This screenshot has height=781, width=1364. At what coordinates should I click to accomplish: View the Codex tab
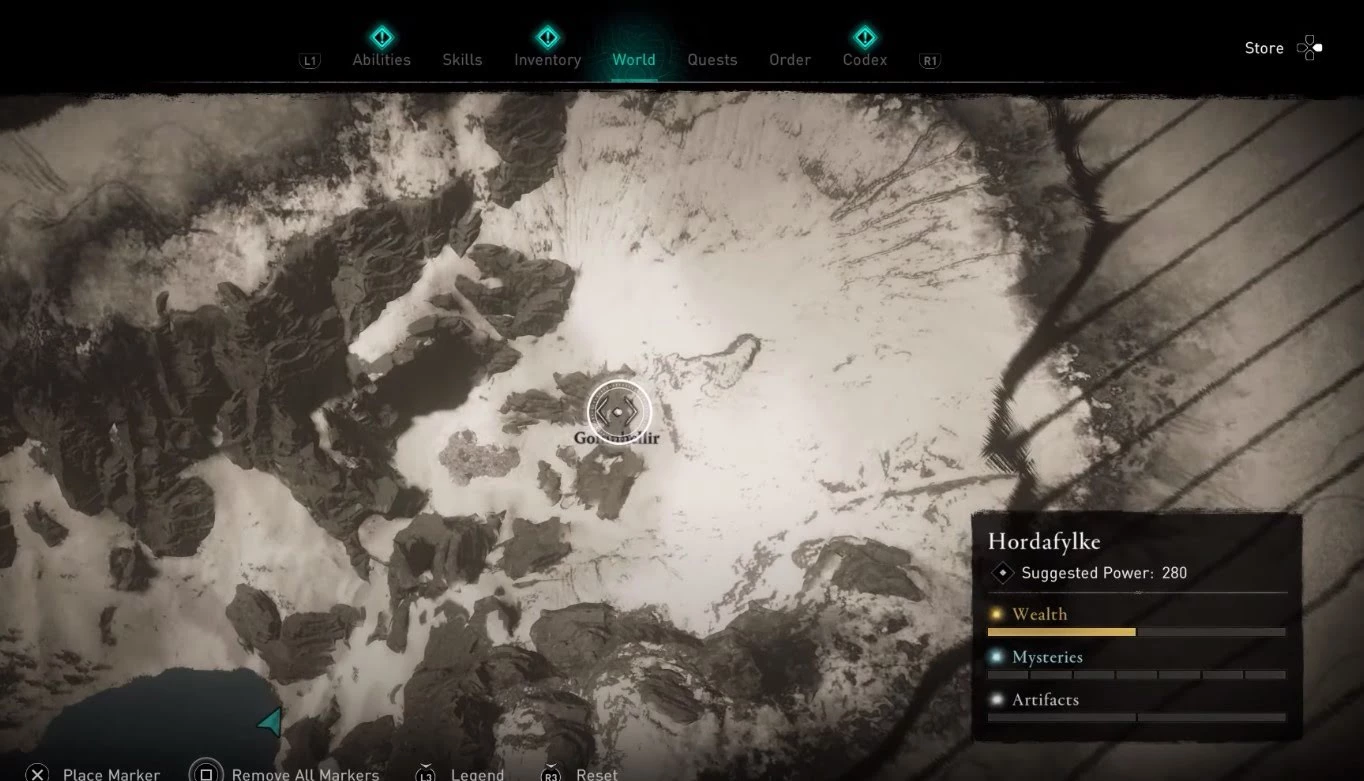865,59
